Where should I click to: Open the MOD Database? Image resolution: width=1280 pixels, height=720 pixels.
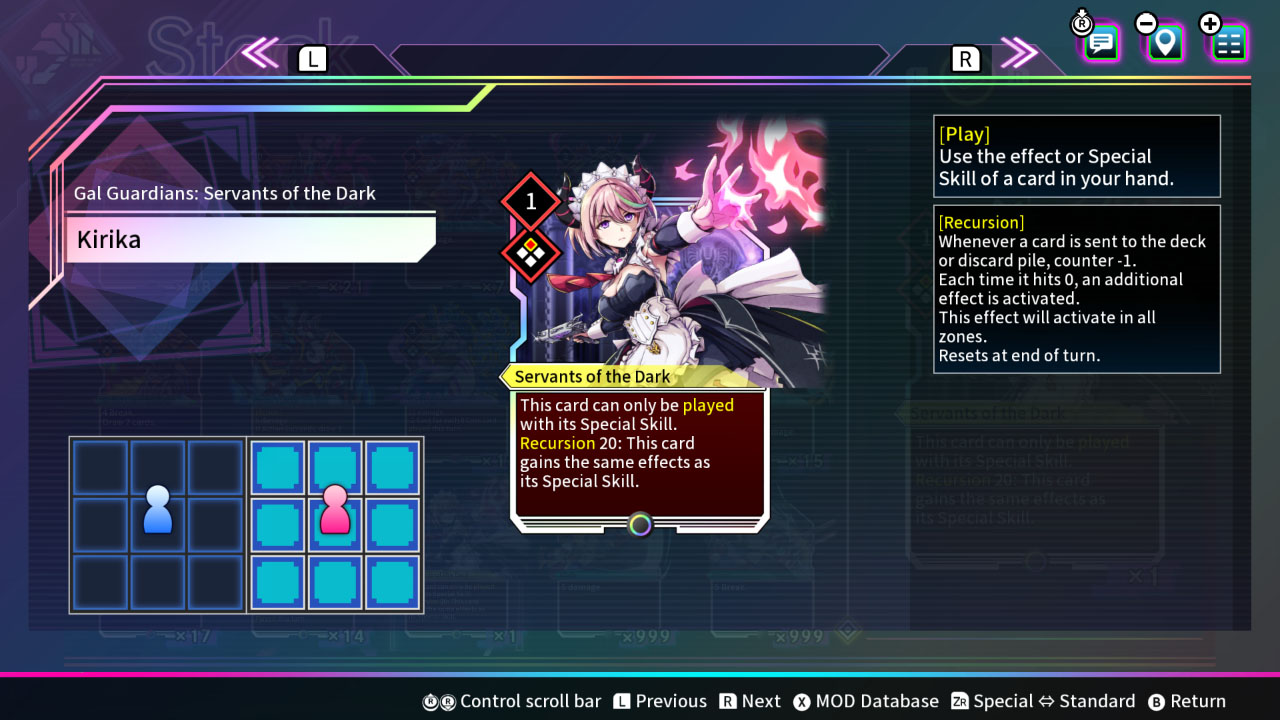pyautogui.click(x=866, y=701)
